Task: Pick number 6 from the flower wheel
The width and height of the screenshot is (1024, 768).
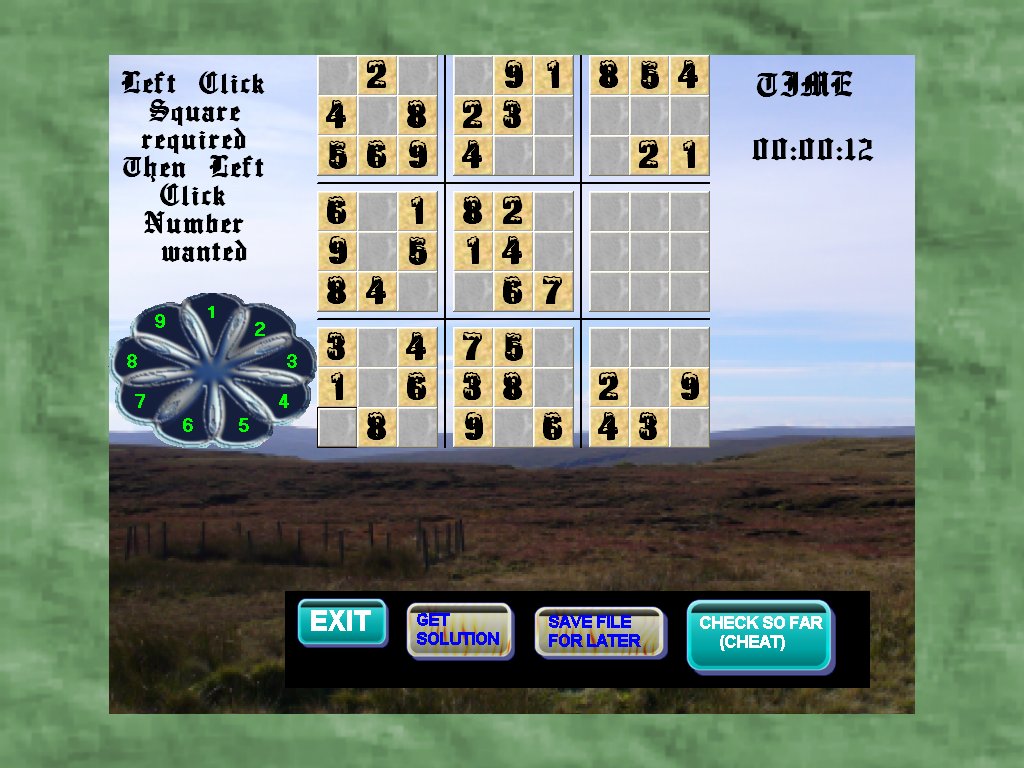Action: 187,425
